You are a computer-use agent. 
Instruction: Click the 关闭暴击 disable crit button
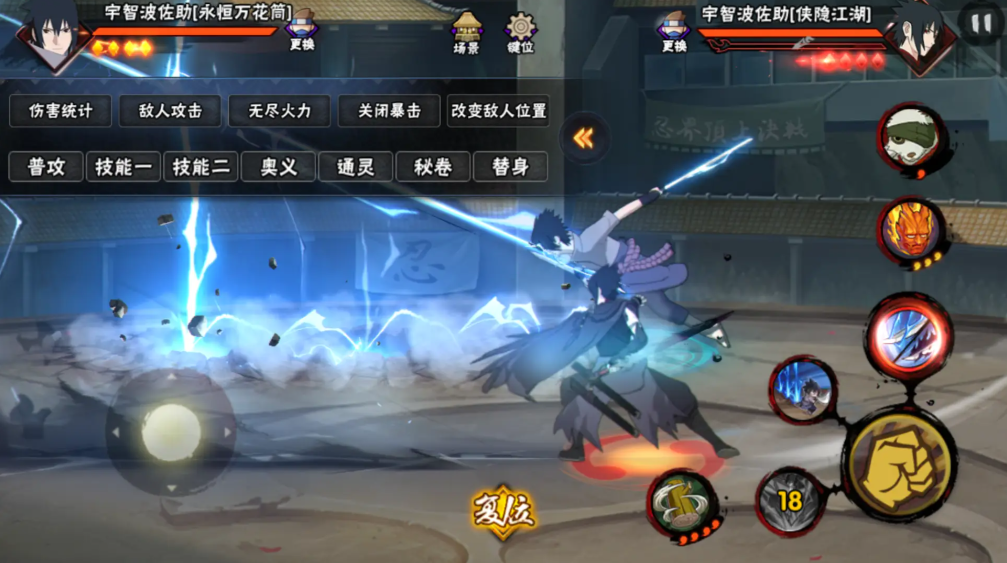389,111
